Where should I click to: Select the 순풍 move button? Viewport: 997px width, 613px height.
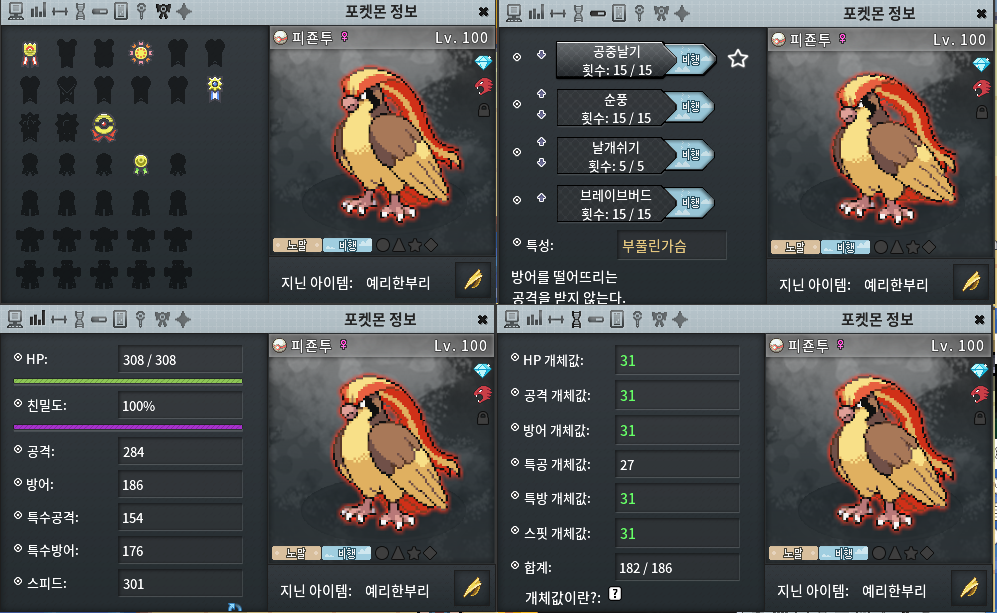610,108
